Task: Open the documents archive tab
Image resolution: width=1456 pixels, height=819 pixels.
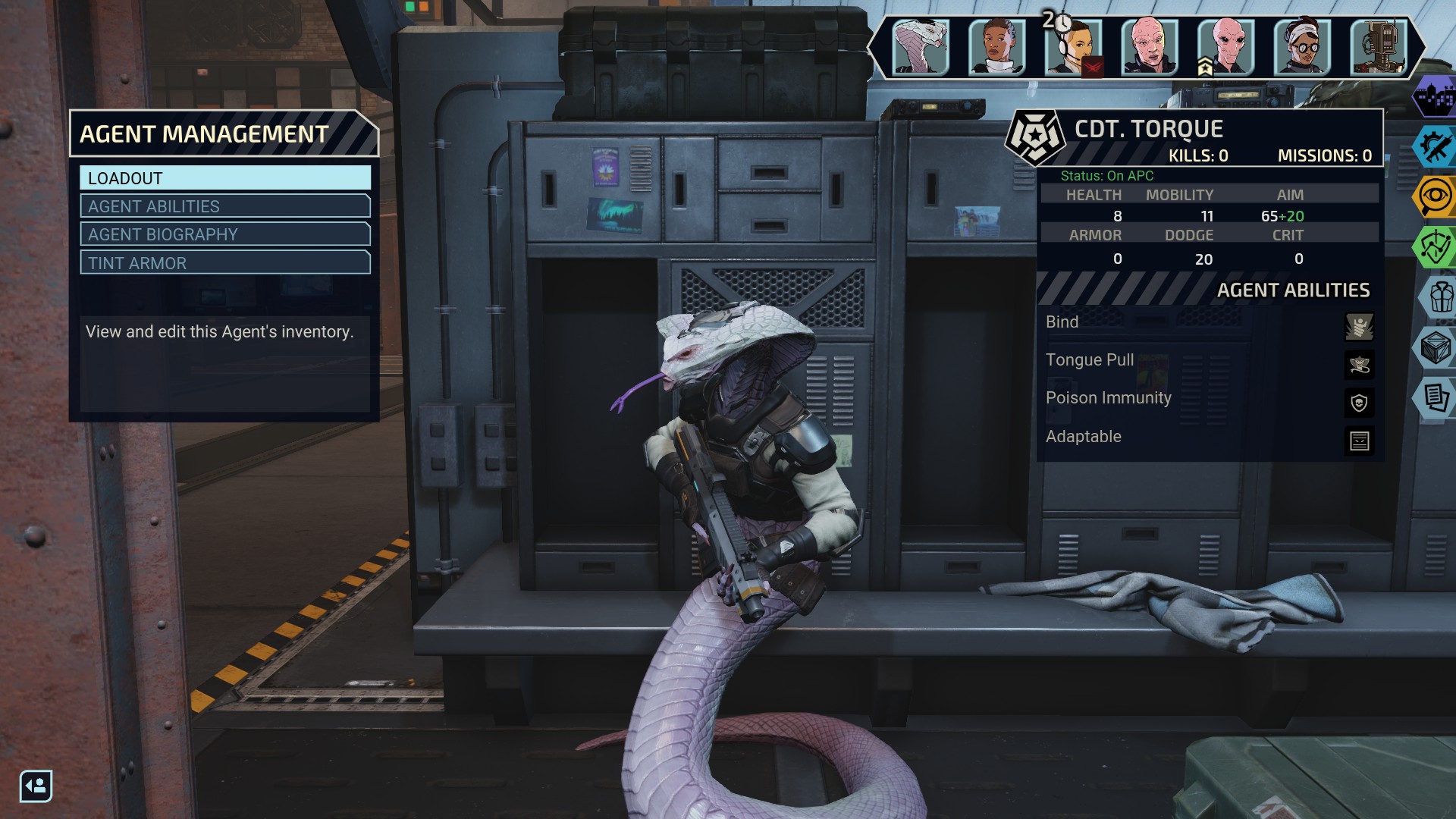Action: tap(1435, 397)
